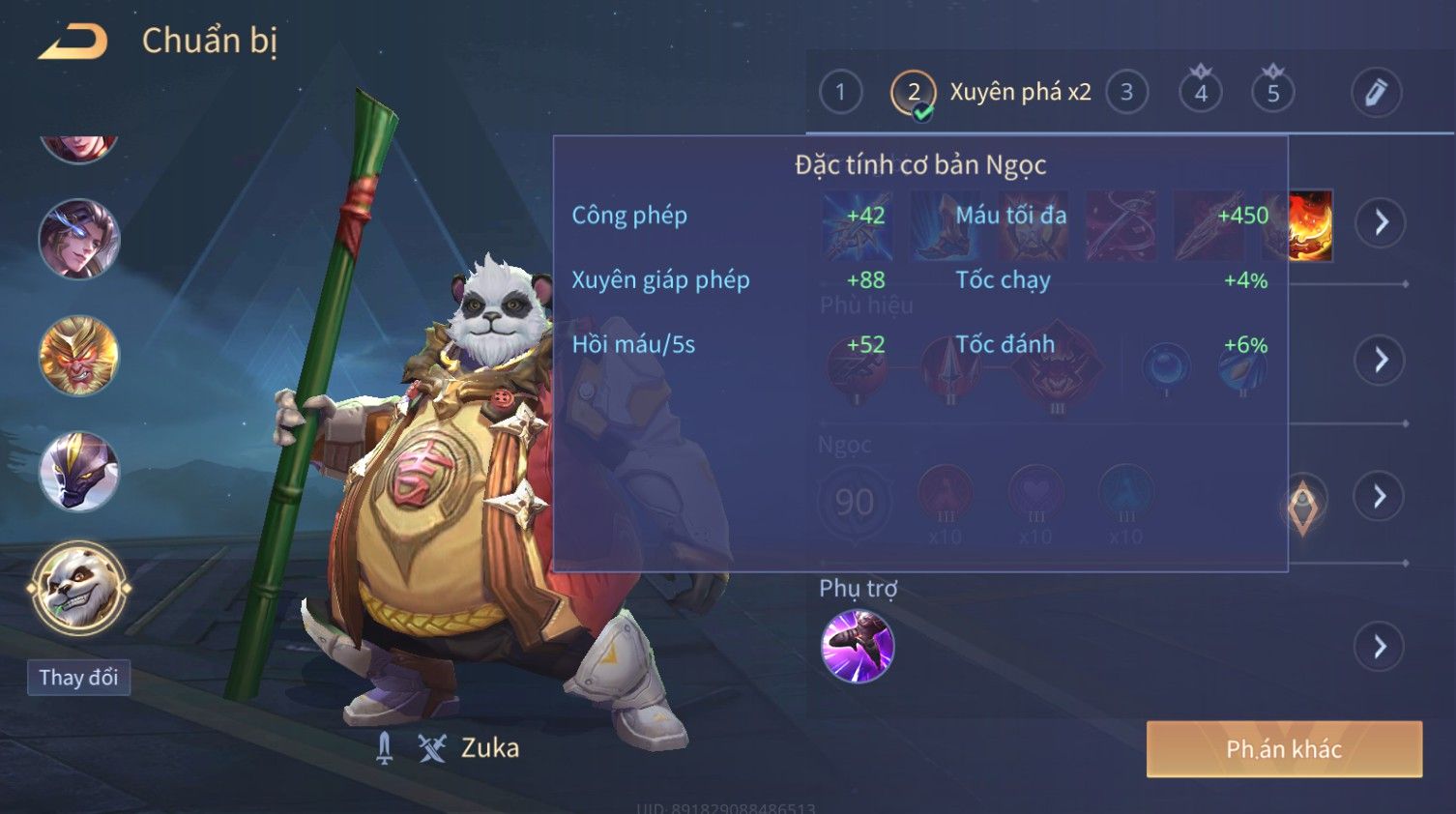
Task: Click the Thay đổi change button
Action: pyautogui.click(x=78, y=678)
